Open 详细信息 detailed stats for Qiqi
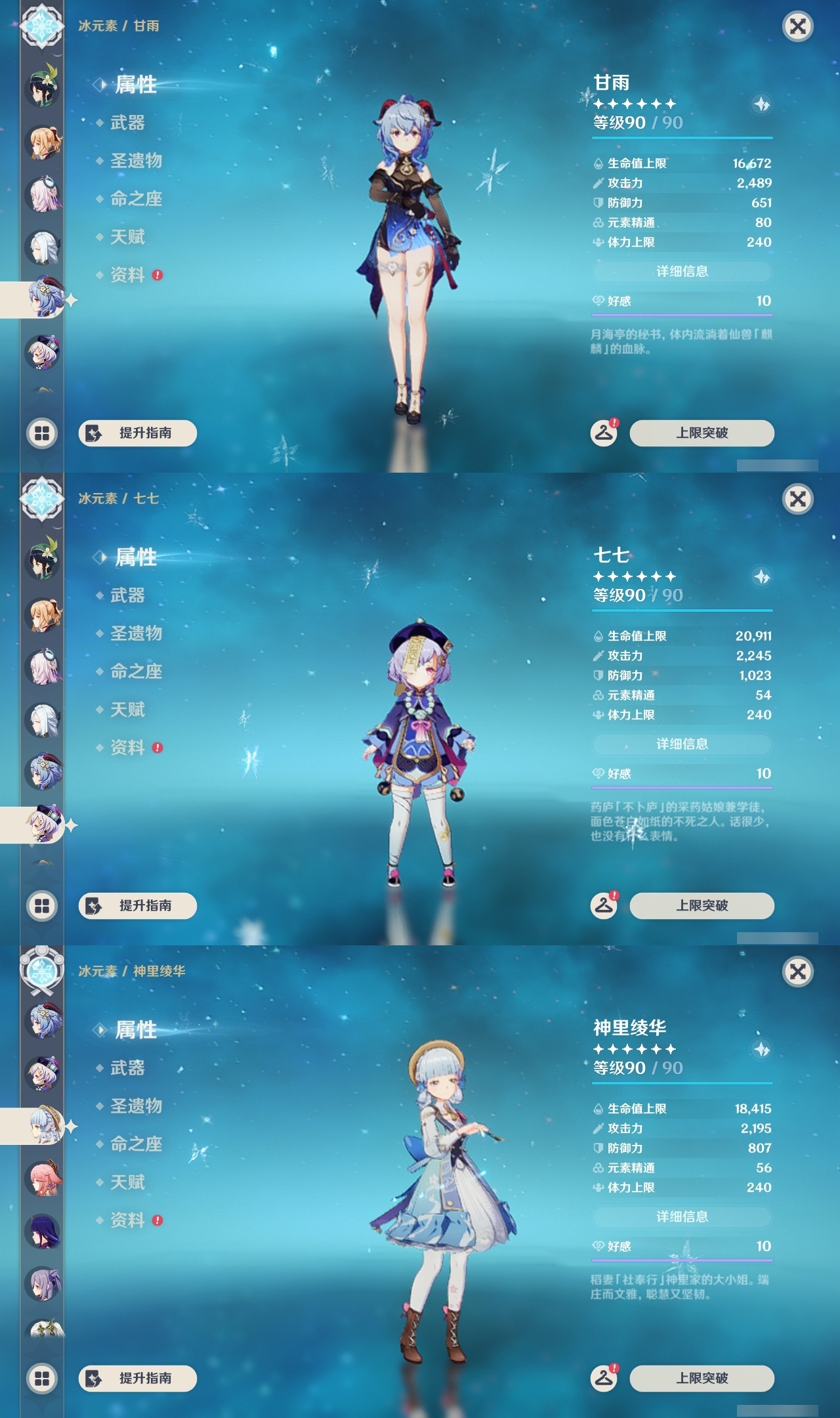 tap(681, 744)
